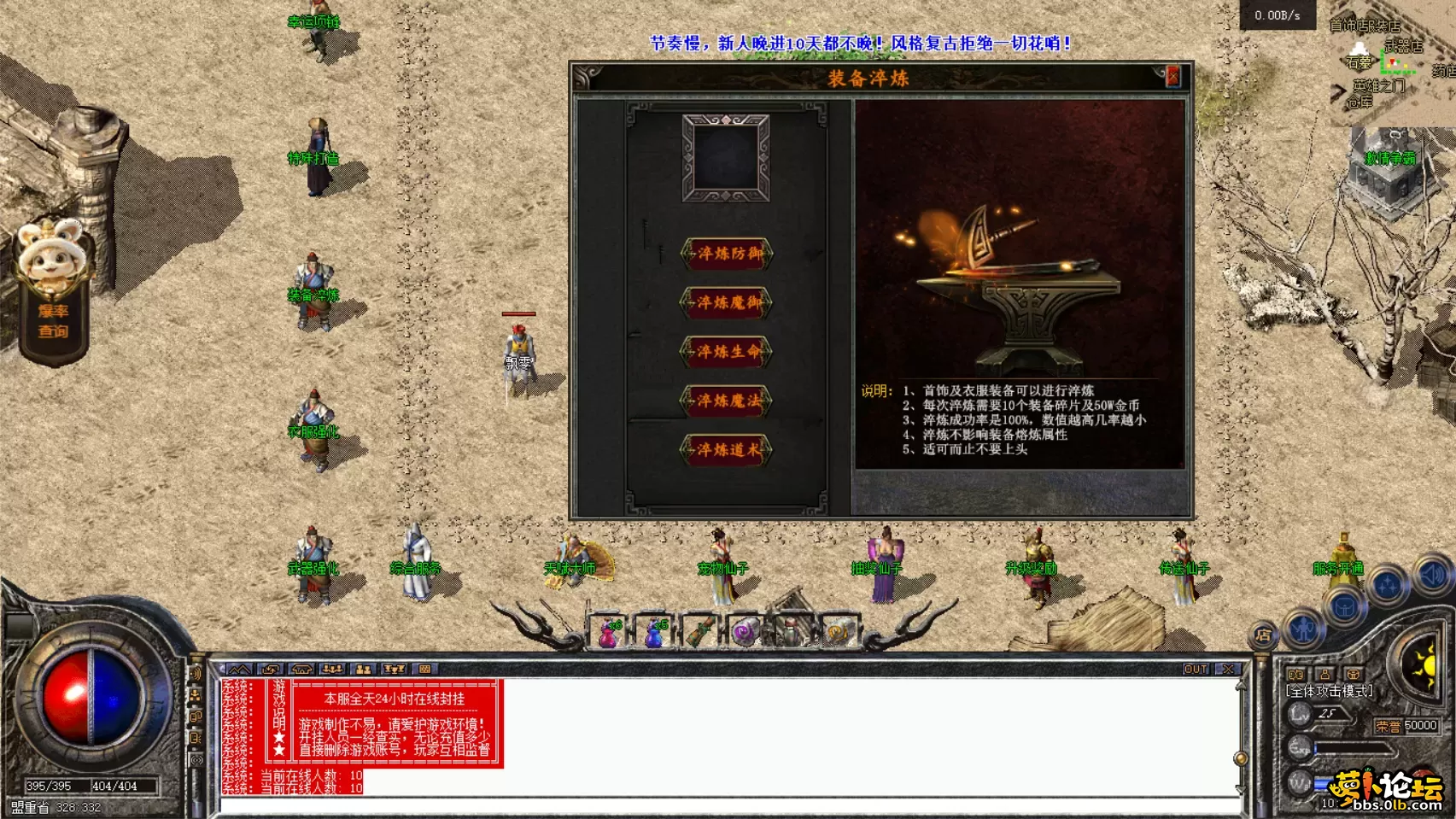The image size is (1456, 819).
Task: Open the skills sparkle round button
Action: 1388,586
